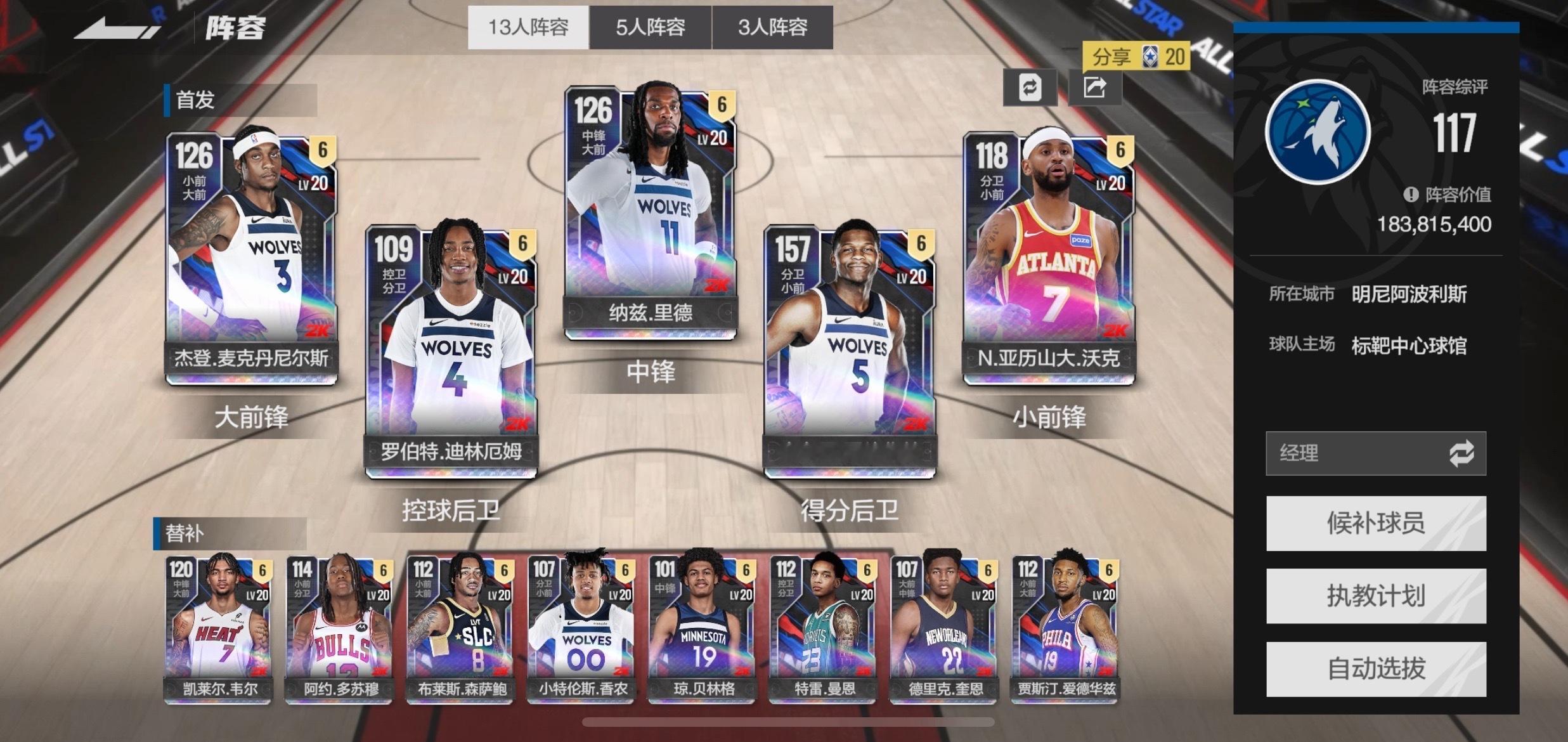The width and height of the screenshot is (1568, 742).
Task: Click the 自动选拔 button
Action: 1376,668
